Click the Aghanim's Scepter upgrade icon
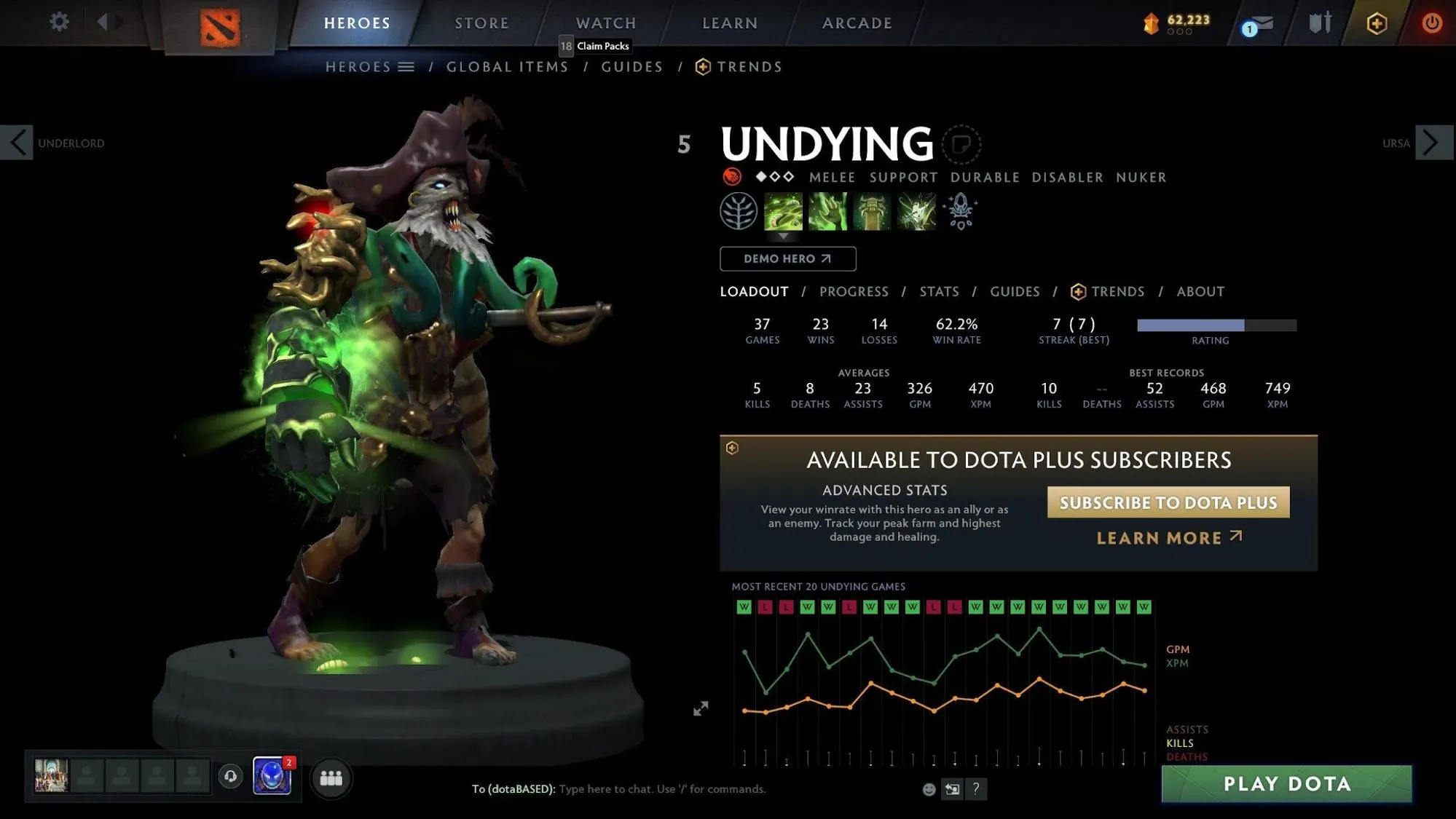Viewport: 1456px width, 819px height. coord(960,212)
